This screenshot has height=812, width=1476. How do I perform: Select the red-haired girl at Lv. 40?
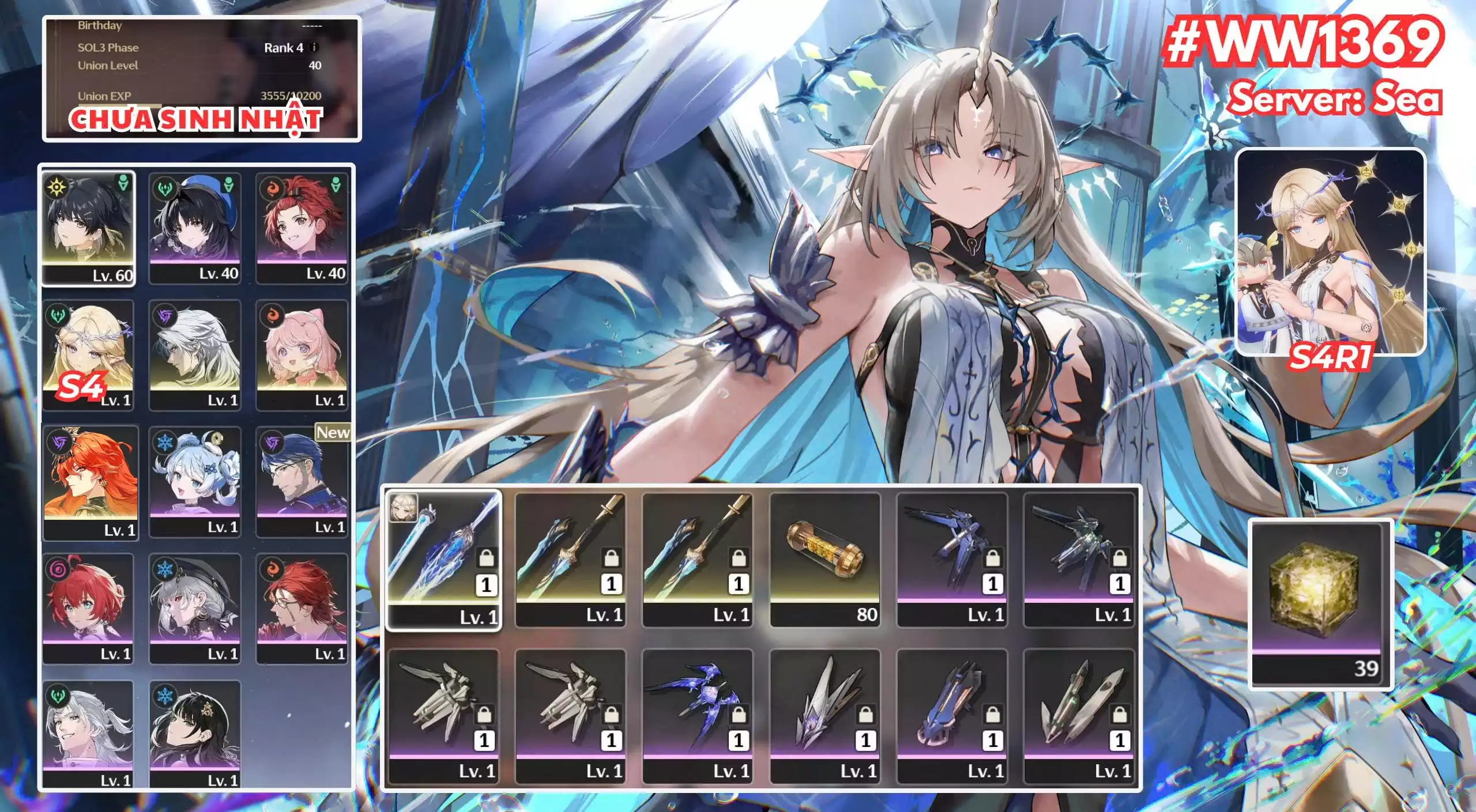(x=302, y=228)
